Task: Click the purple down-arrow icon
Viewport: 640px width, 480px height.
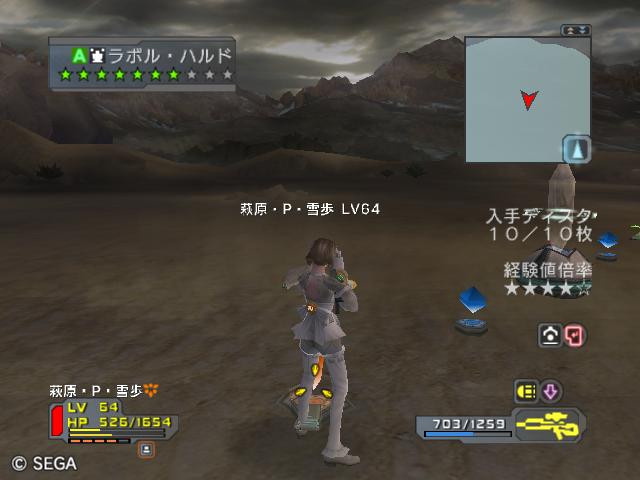Action: pyautogui.click(x=551, y=391)
